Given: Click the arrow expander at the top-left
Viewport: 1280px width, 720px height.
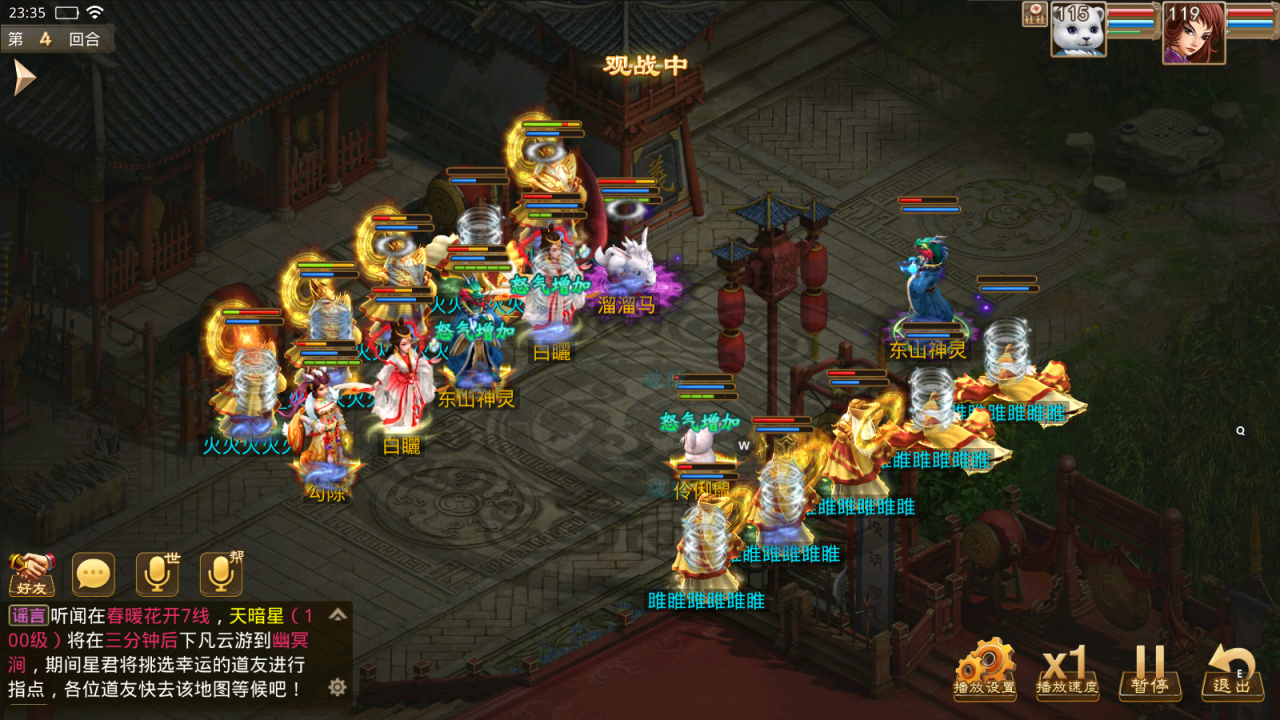Looking at the screenshot, I should [x=24, y=78].
